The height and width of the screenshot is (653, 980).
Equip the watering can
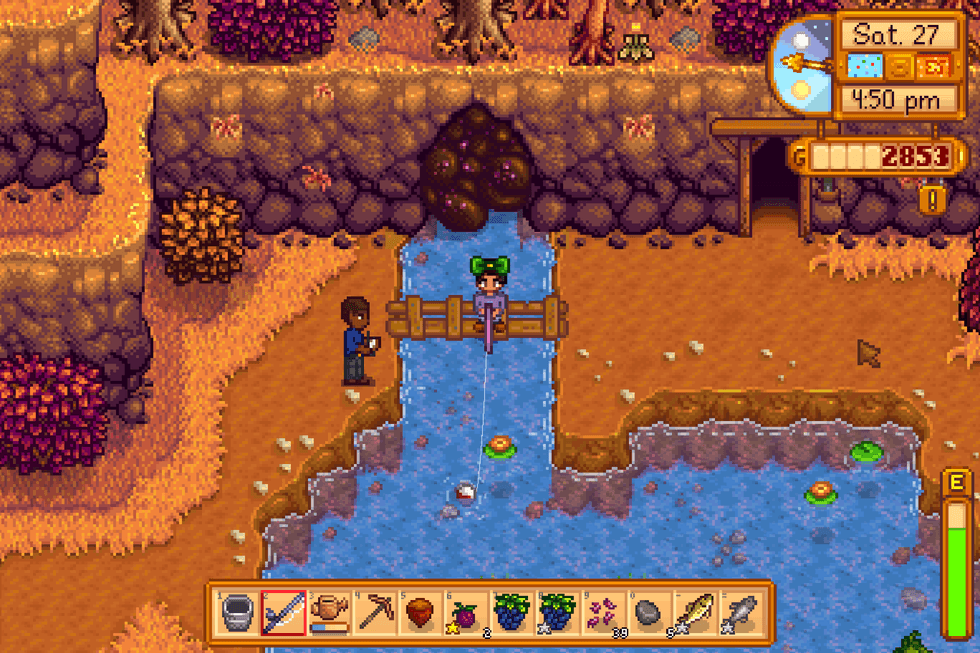tap(329, 612)
